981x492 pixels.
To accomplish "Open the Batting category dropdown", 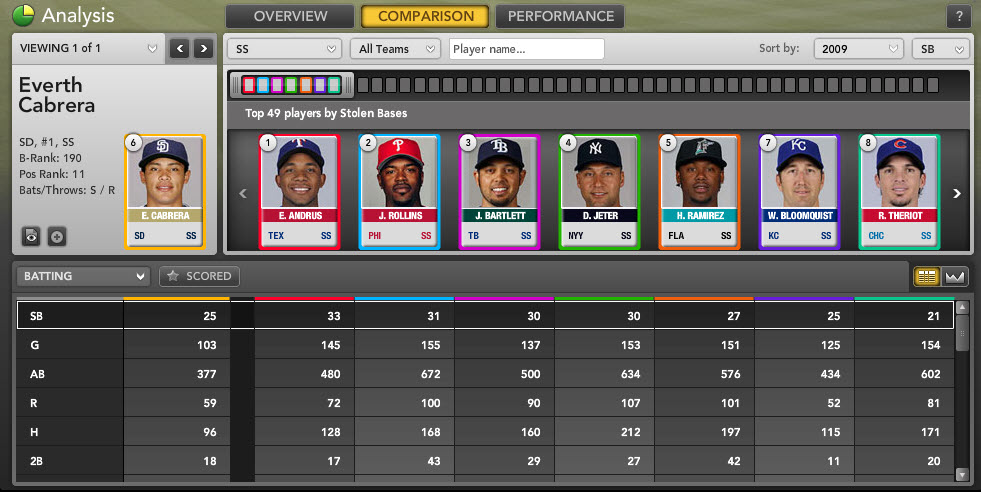I will point(83,276).
